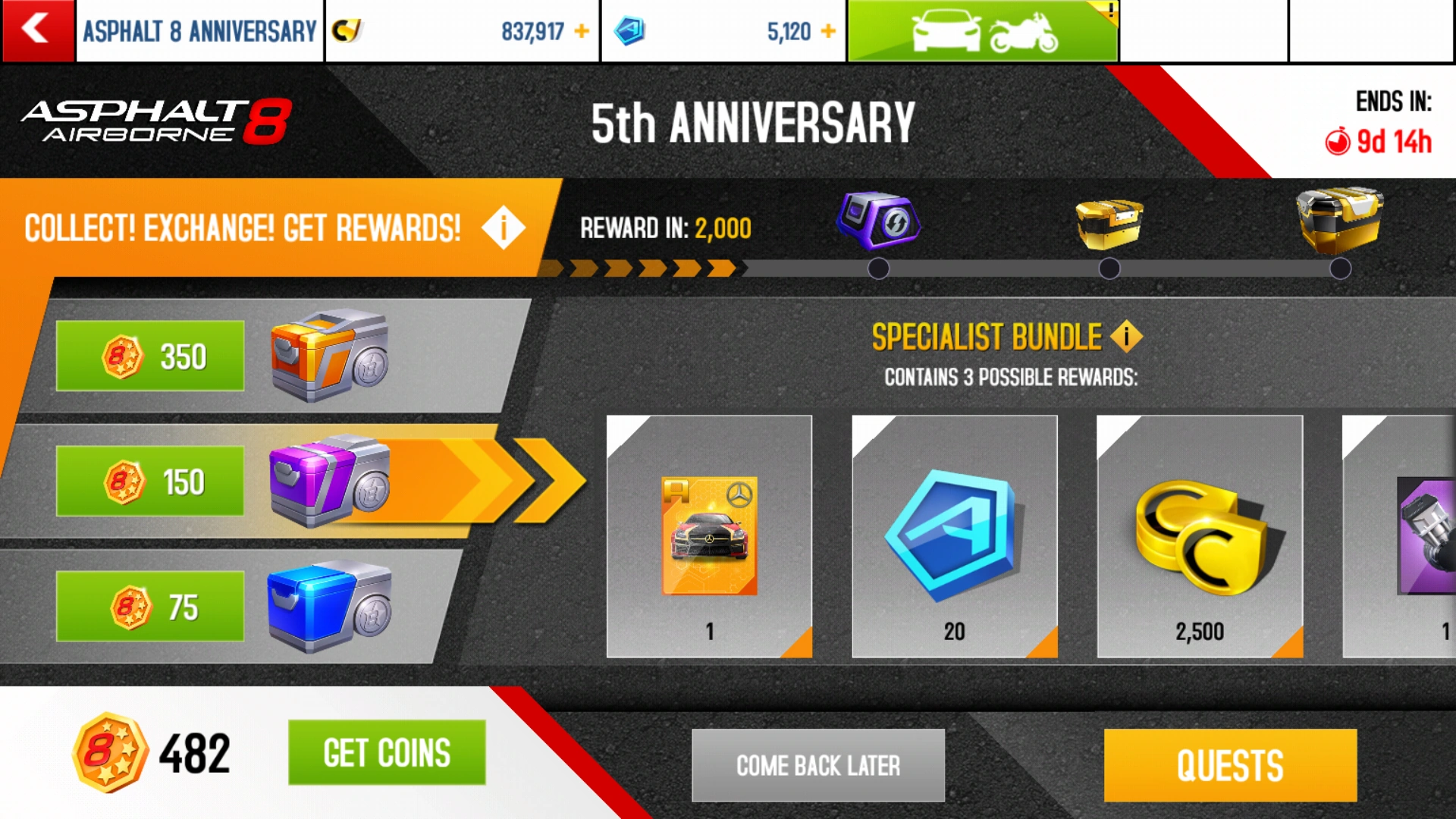Screen dimensions: 1456x819
Task: Click the ASPHALT 8 ANNIVERSARY header tab
Action: 199,32
